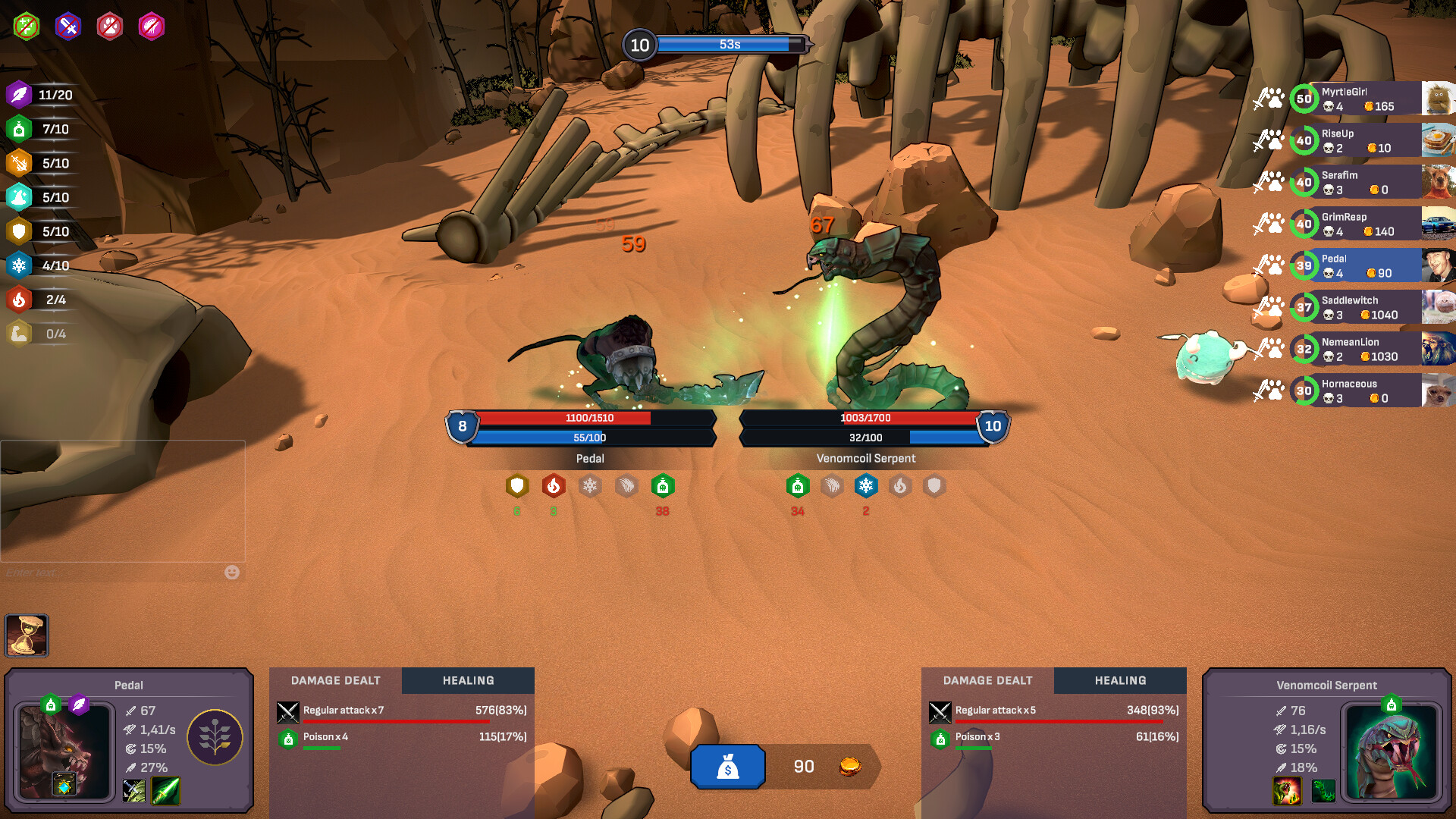Select Pedal's Damage Dealt tab
Viewport: 1456px width, 819px height.
click(x=335, y=680)
